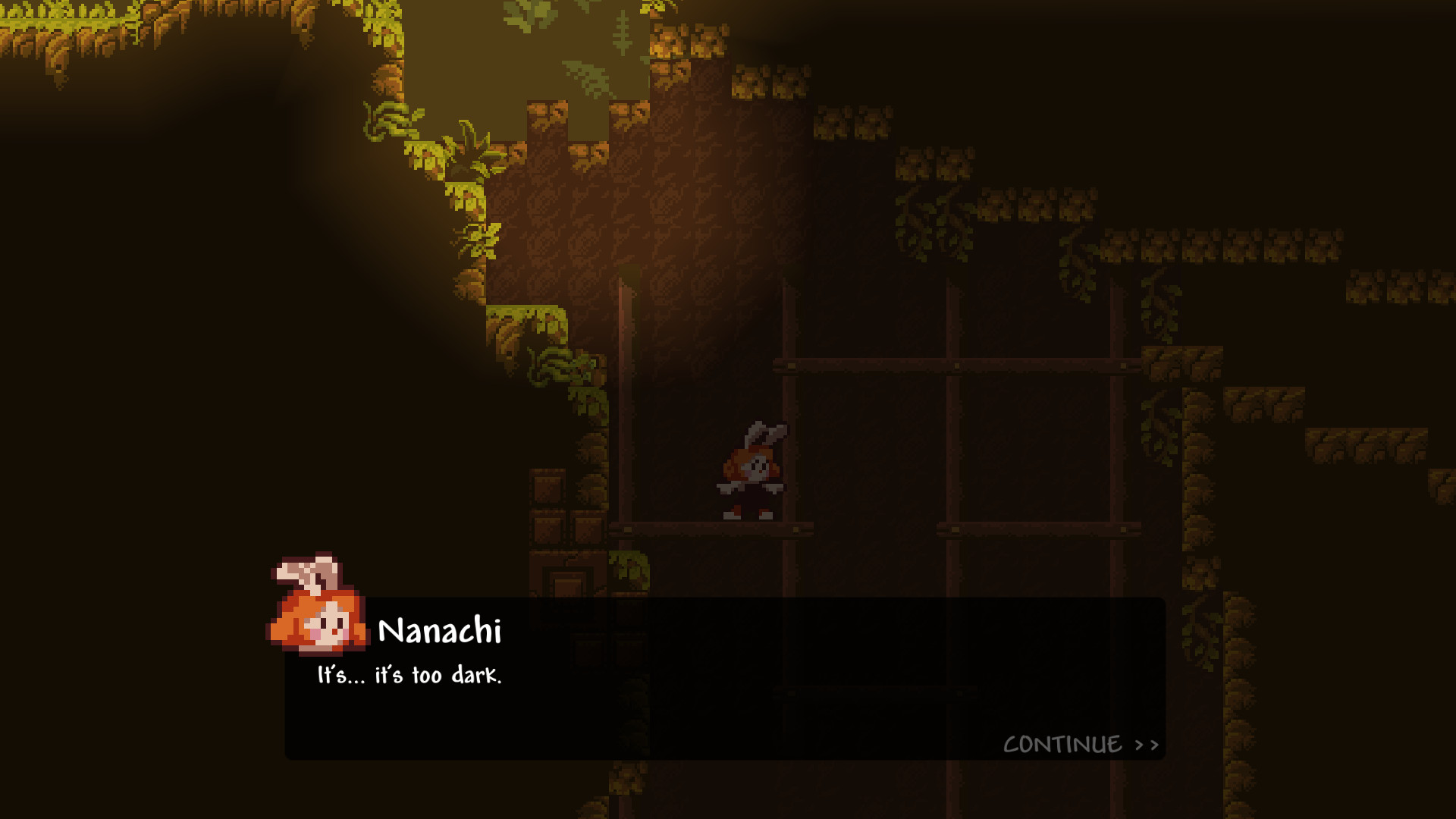Click the small carved block below the vines
Viewport: 1456px width, 819px height.
[569, 584]
